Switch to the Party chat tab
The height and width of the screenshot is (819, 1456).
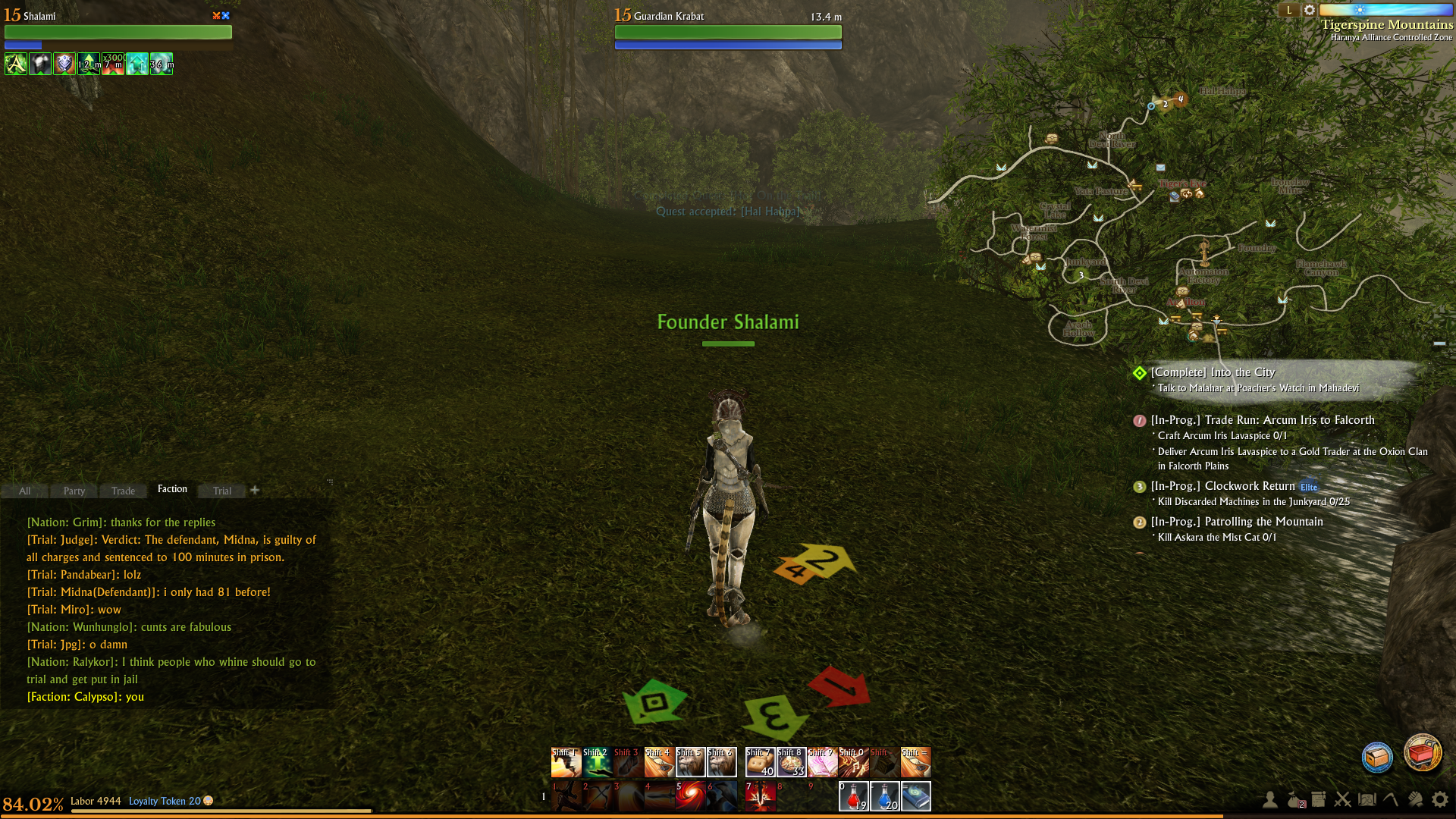coord(74,491)
